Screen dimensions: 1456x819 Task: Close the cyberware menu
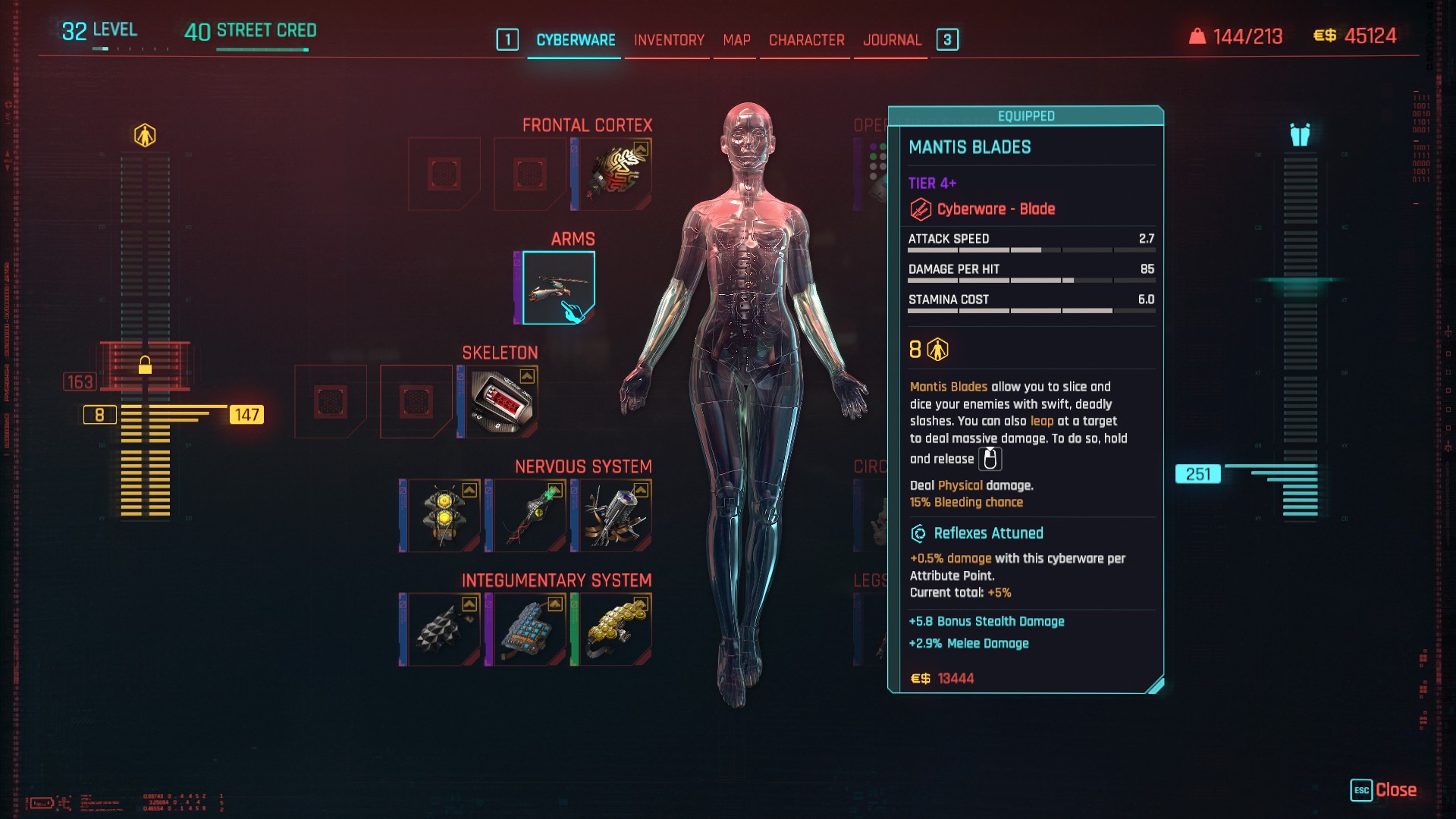[1384, 790]
